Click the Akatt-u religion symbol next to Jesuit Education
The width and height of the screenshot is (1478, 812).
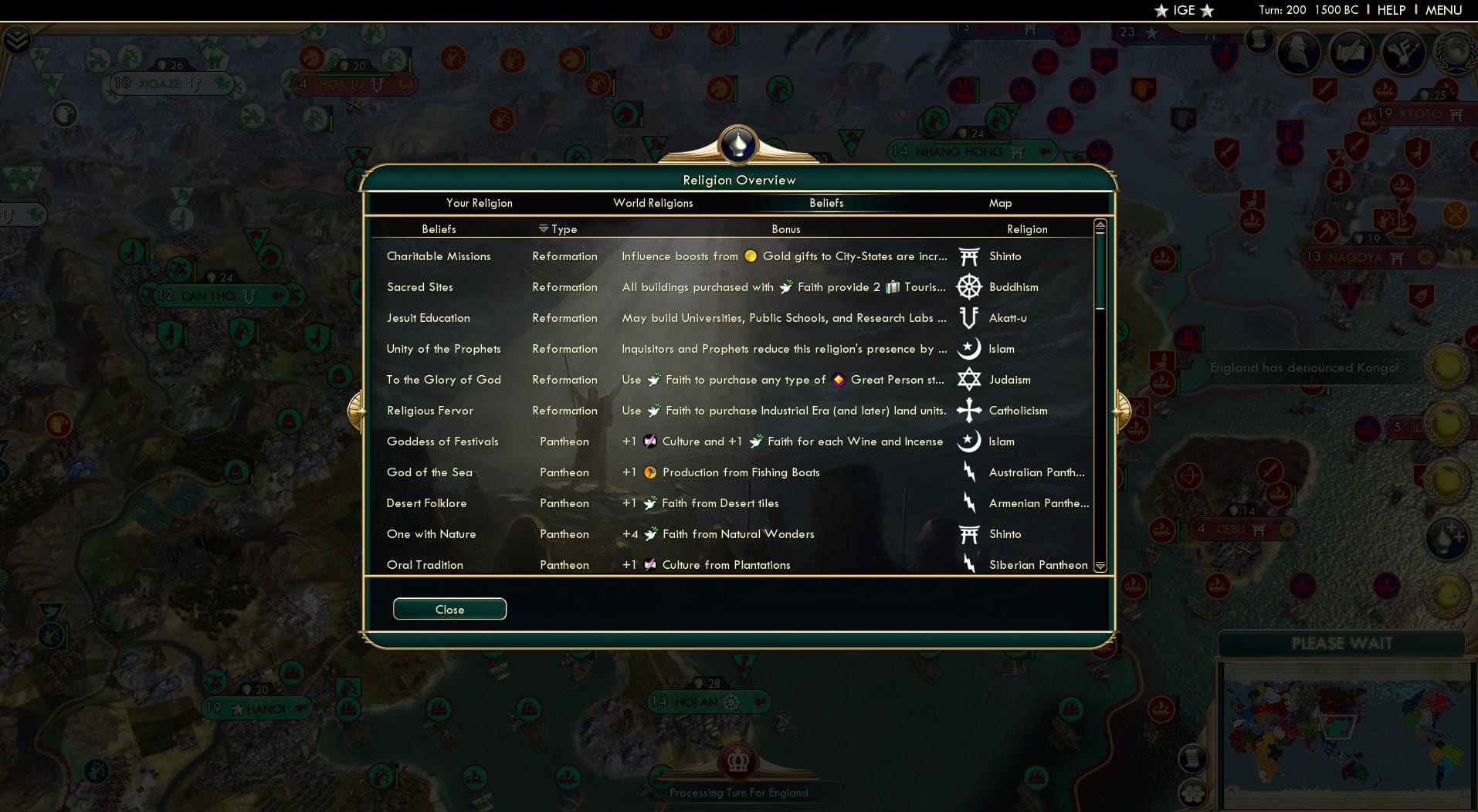pos(968,317)
